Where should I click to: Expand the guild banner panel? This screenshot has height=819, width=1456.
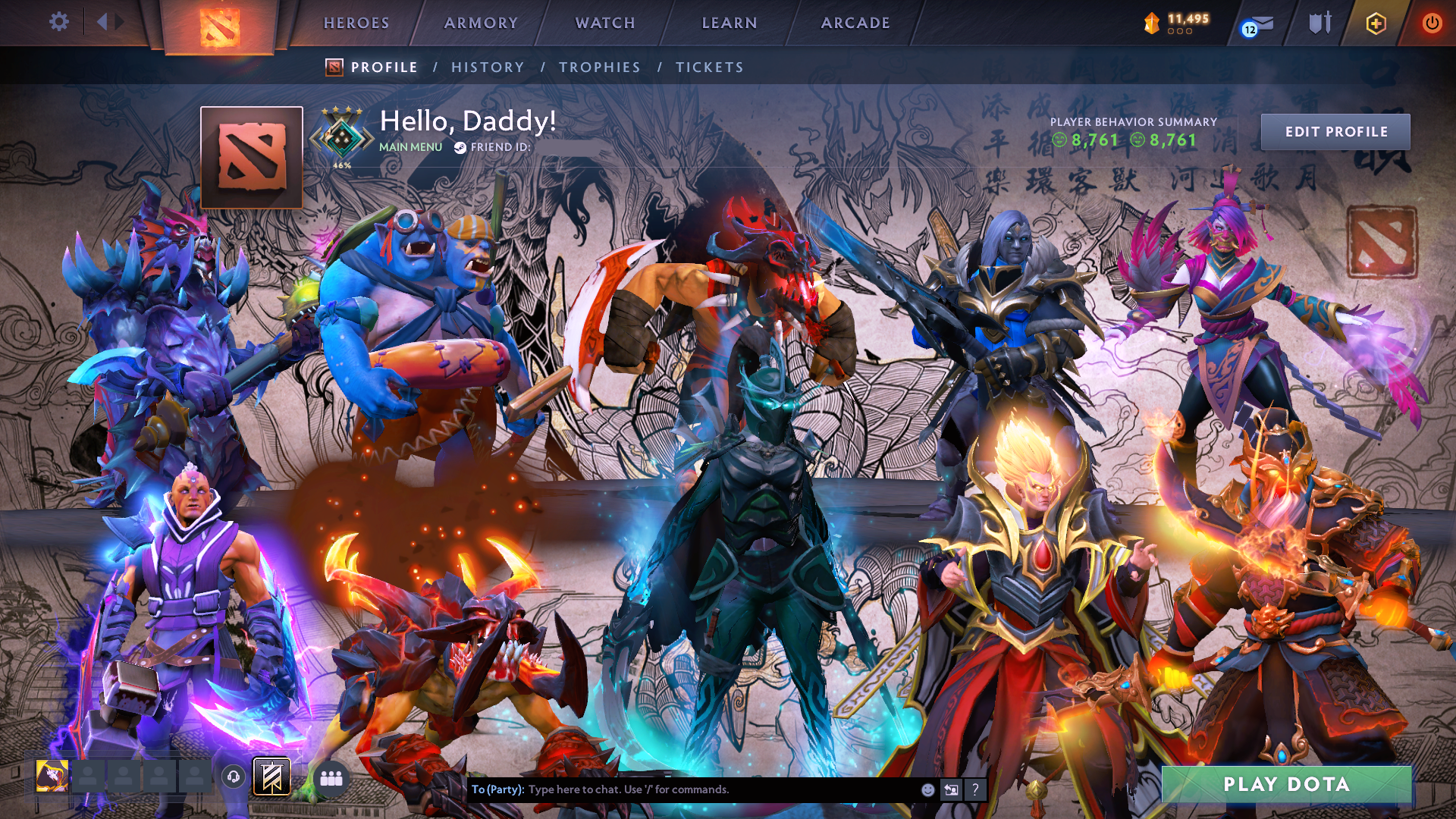273,777
